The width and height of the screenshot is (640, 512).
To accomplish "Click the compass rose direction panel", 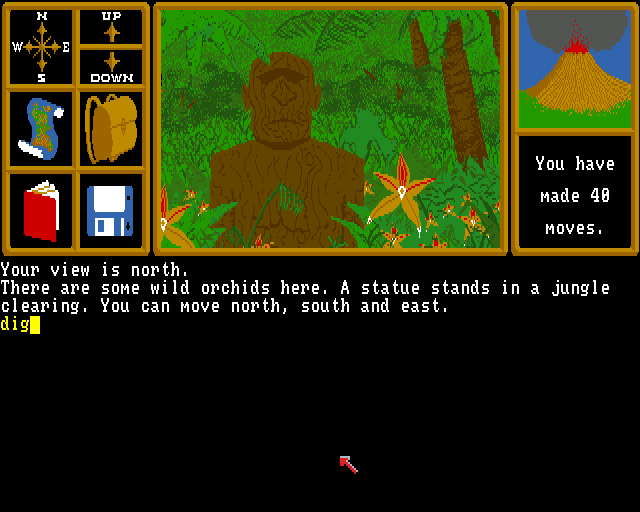I will point(41,47).
